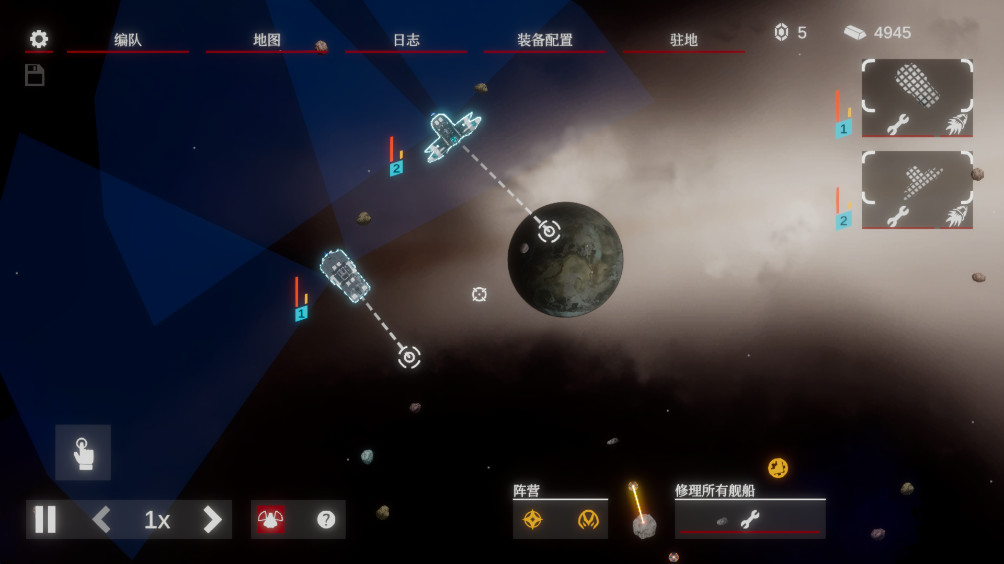Activate the claw ability on ship 2
1004x564 pixels.
(956, 216)
